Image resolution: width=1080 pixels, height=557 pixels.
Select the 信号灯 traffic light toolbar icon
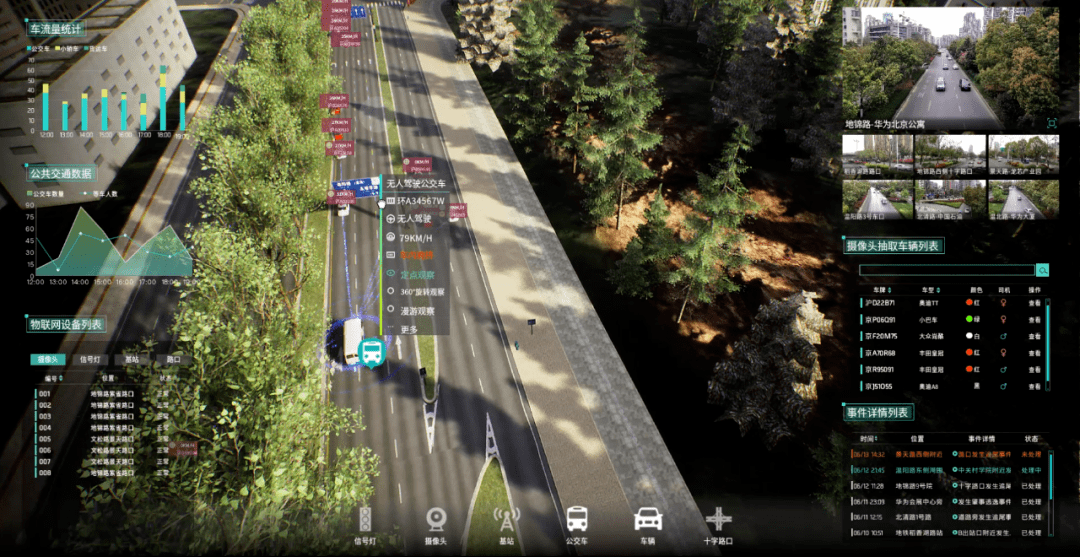click(x=365, y=519)
